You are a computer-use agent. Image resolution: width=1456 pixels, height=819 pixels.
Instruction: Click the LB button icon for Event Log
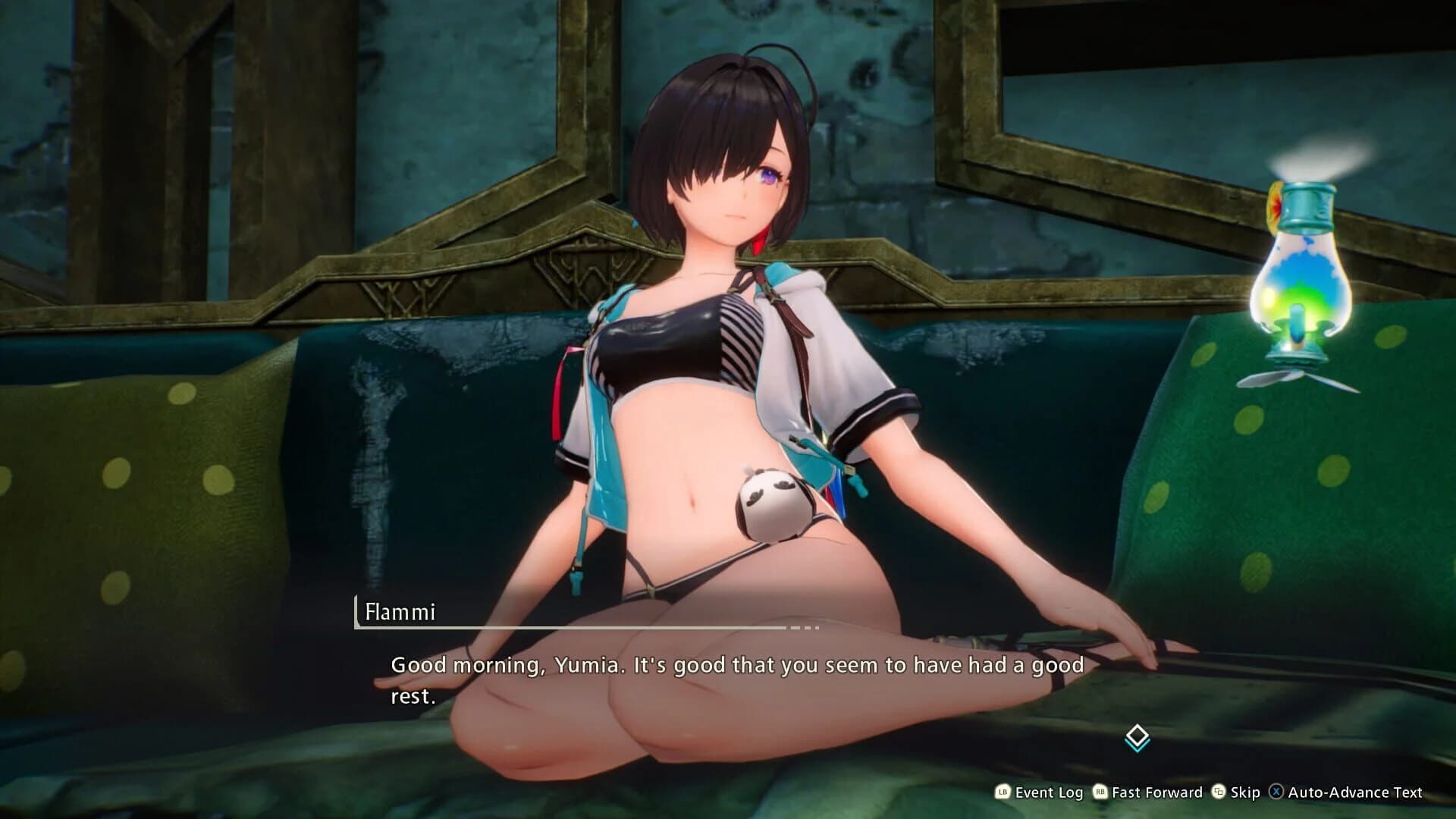(1003, 792)
